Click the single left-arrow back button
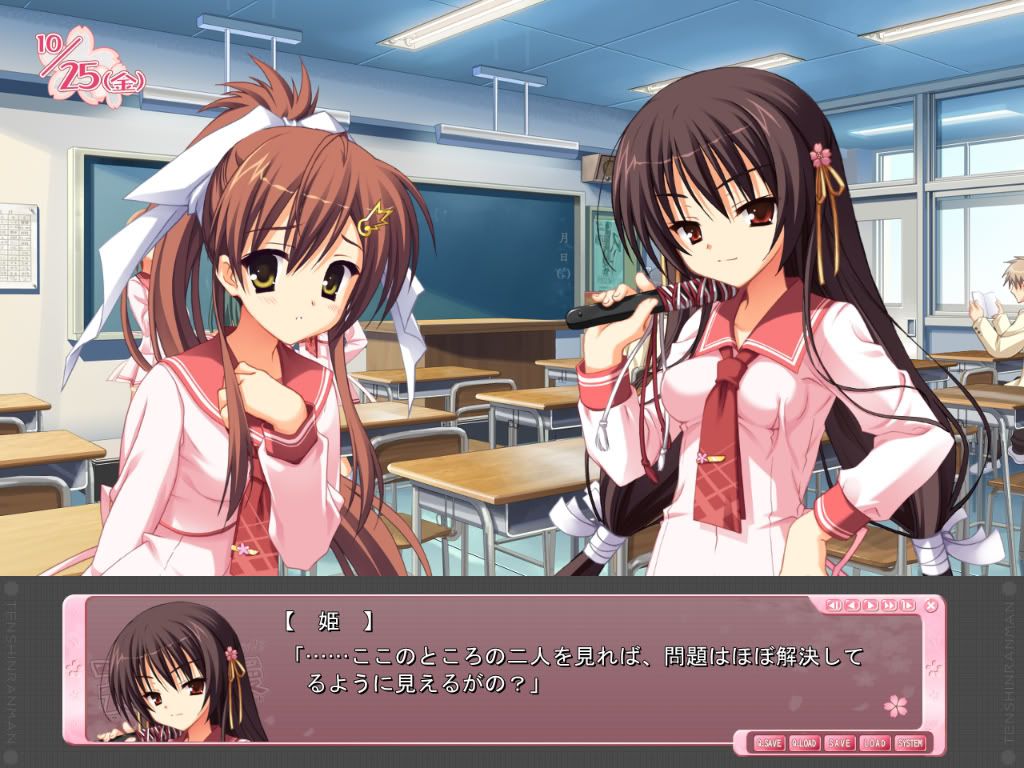 pyautogui.click(x=851, y=605)
